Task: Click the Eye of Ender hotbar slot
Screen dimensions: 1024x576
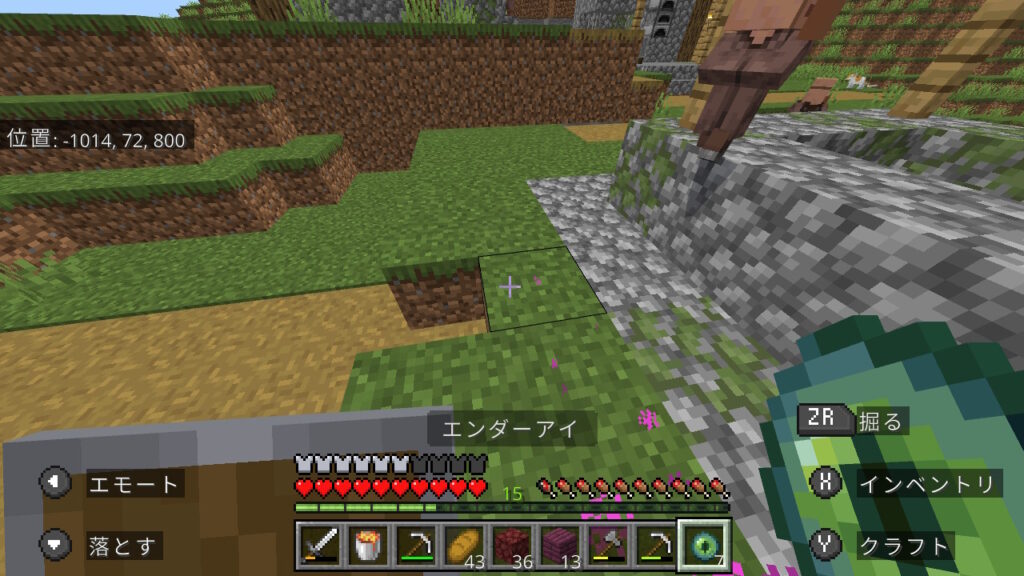Action: pos(703,545)
